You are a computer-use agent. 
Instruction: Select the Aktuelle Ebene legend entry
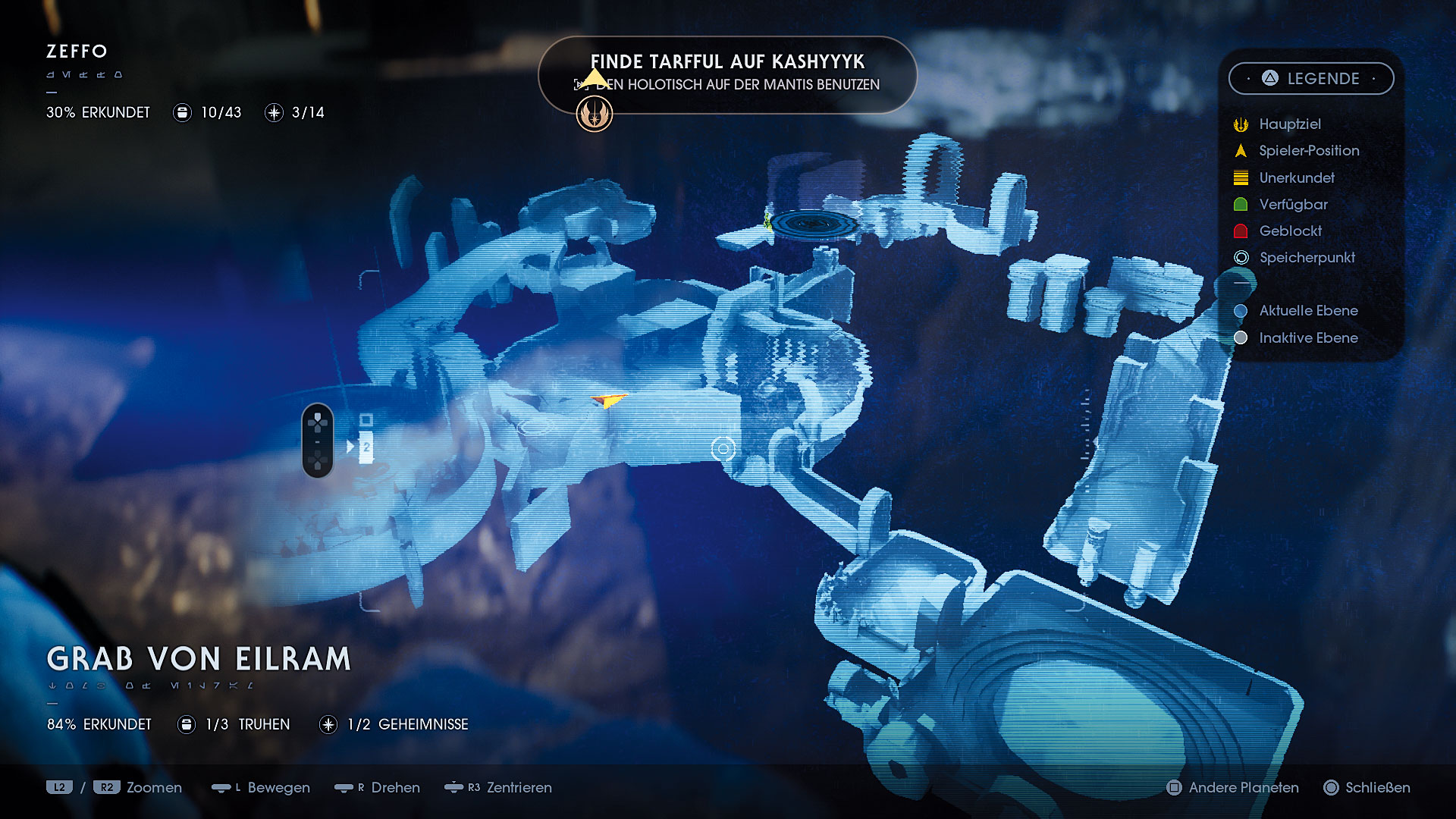(x=1307, y=311)
